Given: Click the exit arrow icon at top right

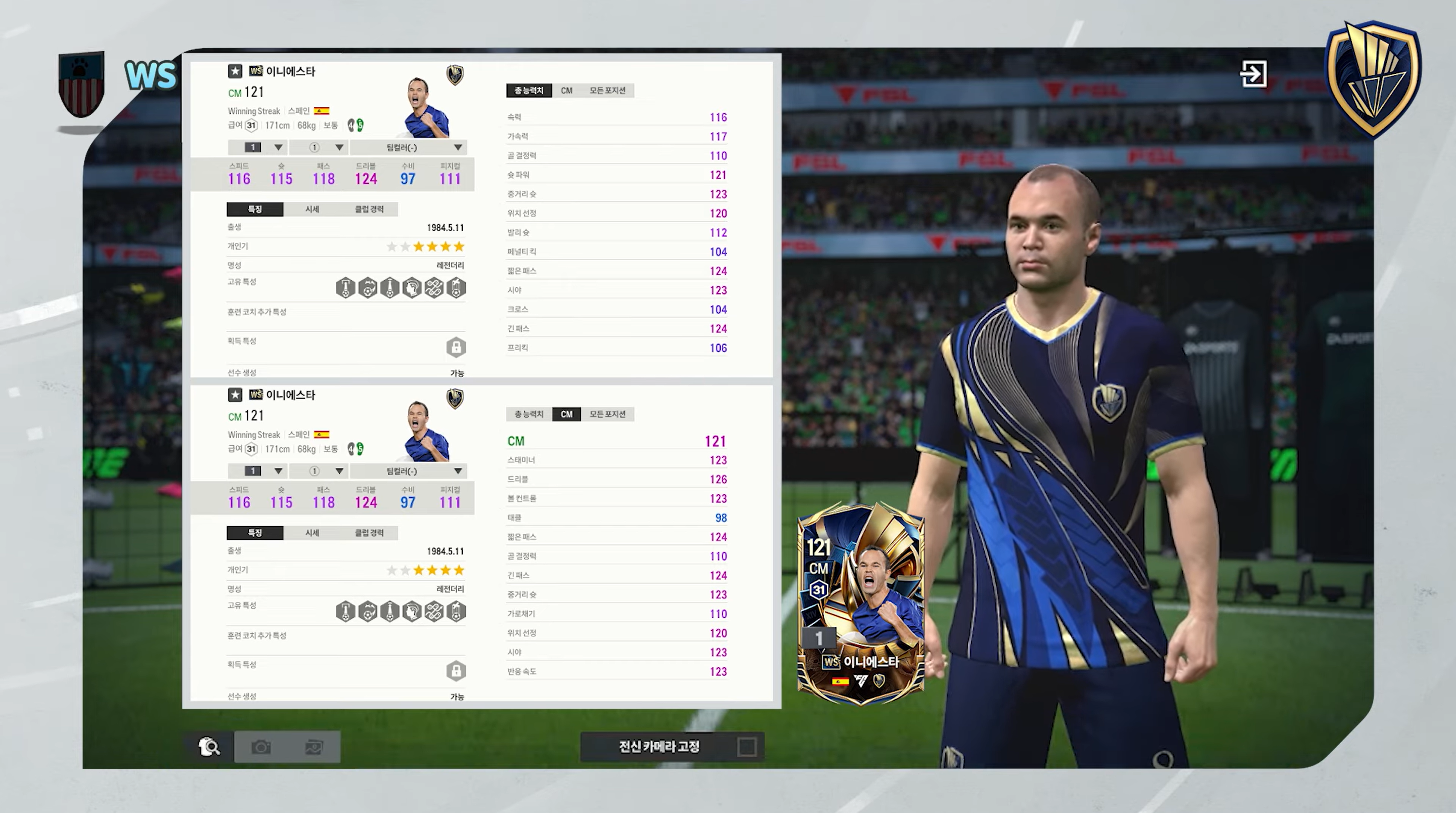Looking at the screenshot, I should [1254, 73].
